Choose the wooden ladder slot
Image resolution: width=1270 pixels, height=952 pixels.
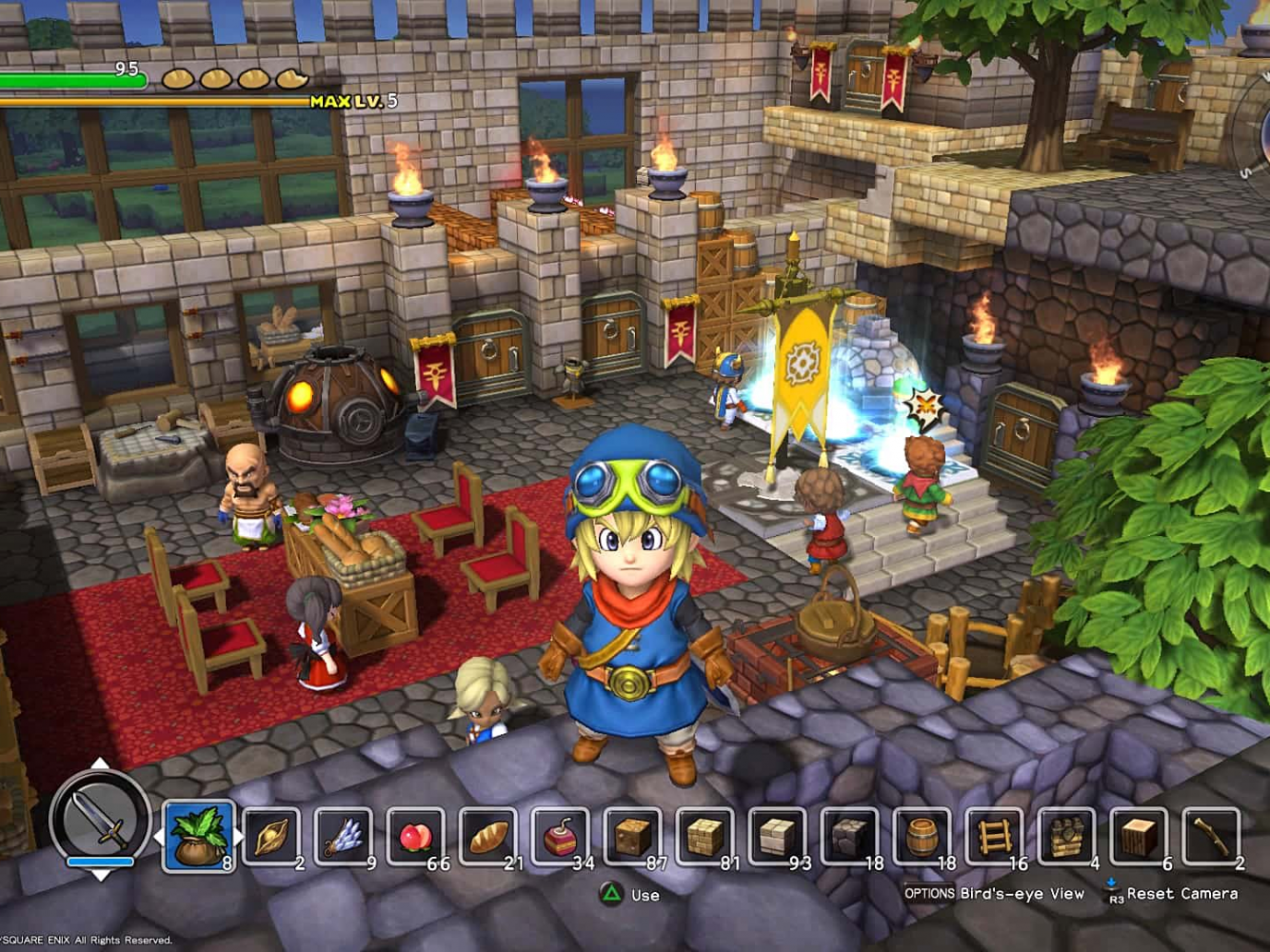(993, 837)
